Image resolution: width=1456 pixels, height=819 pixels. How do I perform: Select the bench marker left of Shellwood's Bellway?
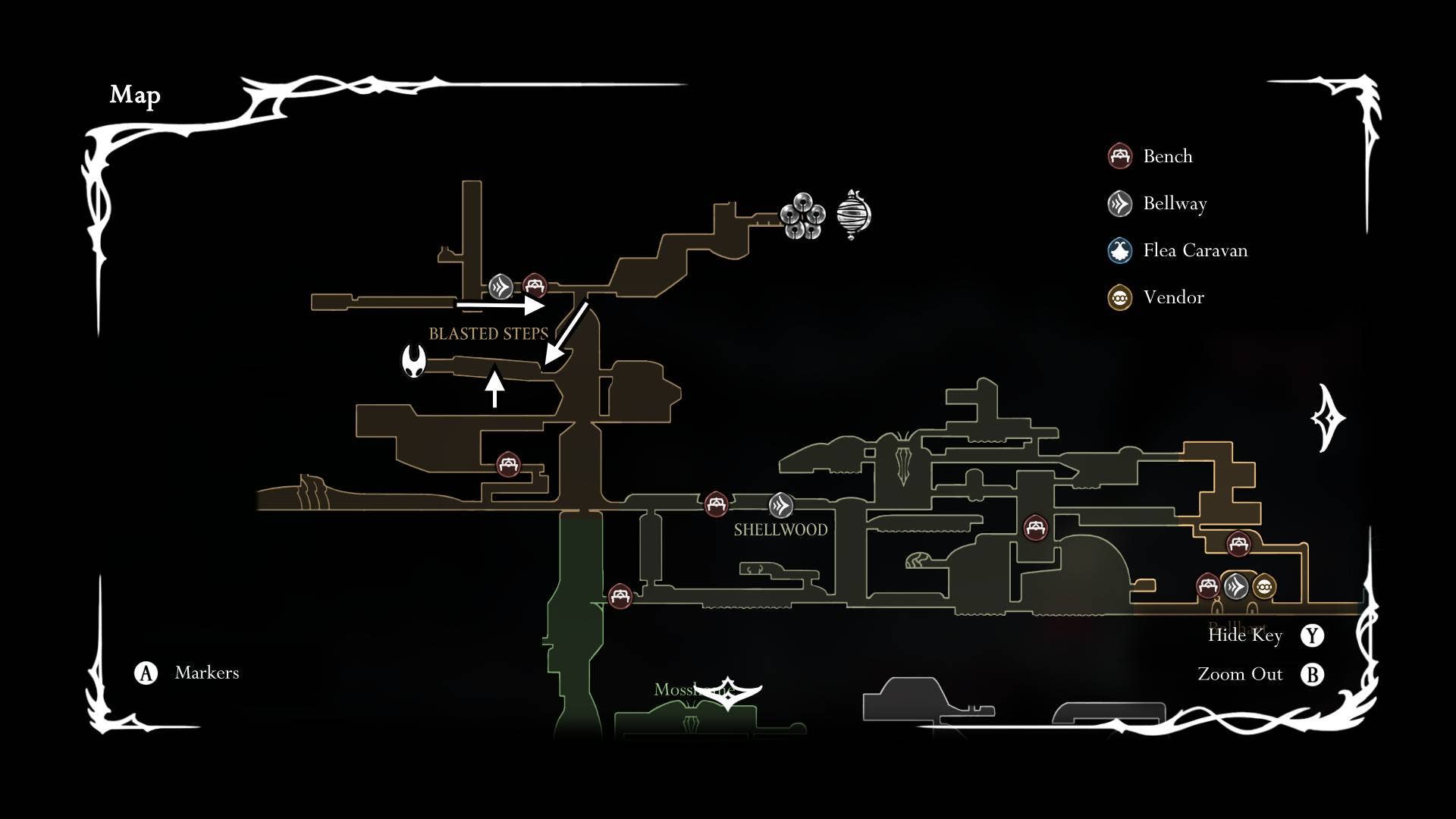(716, 504)
